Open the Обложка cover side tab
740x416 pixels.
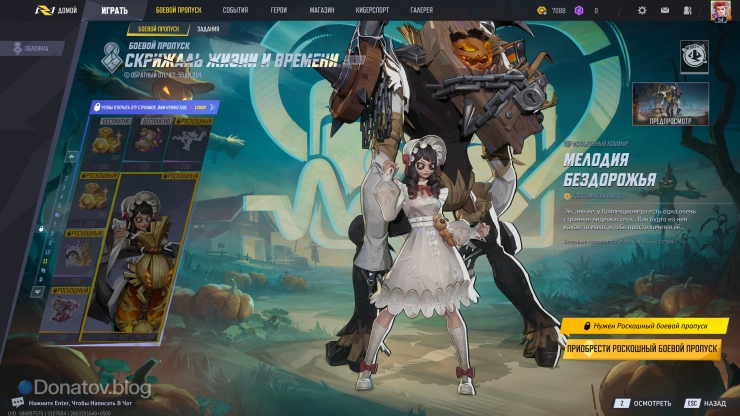click(30, 47)
